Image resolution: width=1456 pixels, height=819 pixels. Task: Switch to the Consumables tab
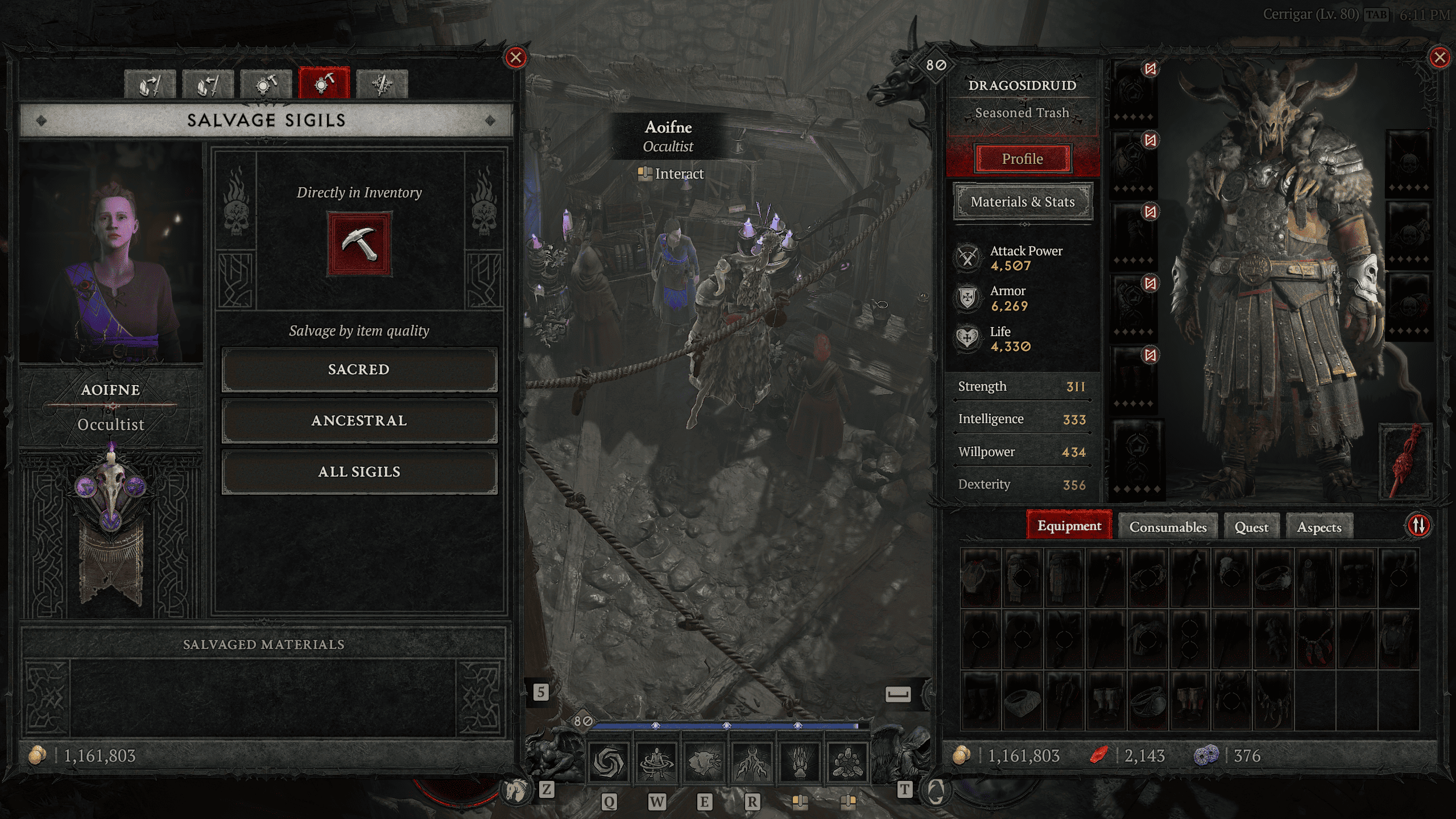(x=1167, y=527)
